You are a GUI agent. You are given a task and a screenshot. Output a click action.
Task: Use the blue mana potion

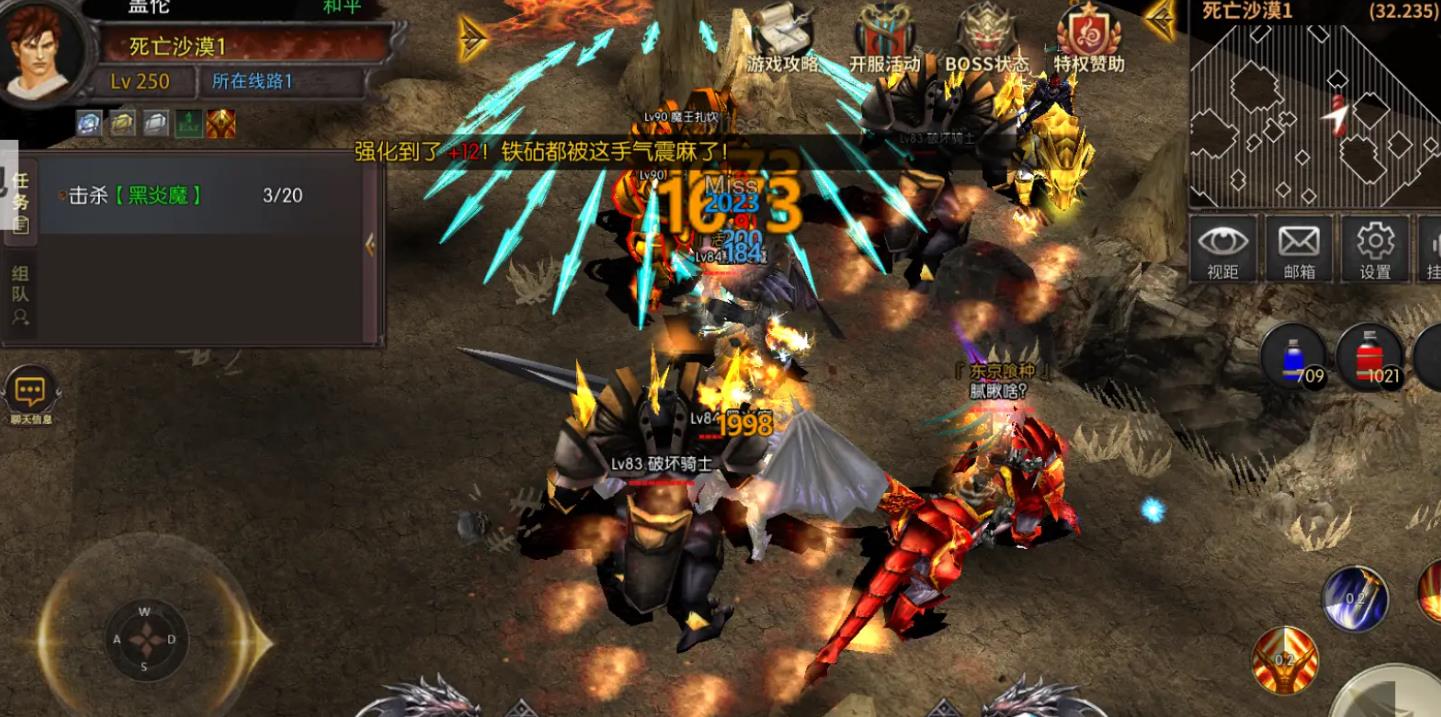pos(1293,358)
